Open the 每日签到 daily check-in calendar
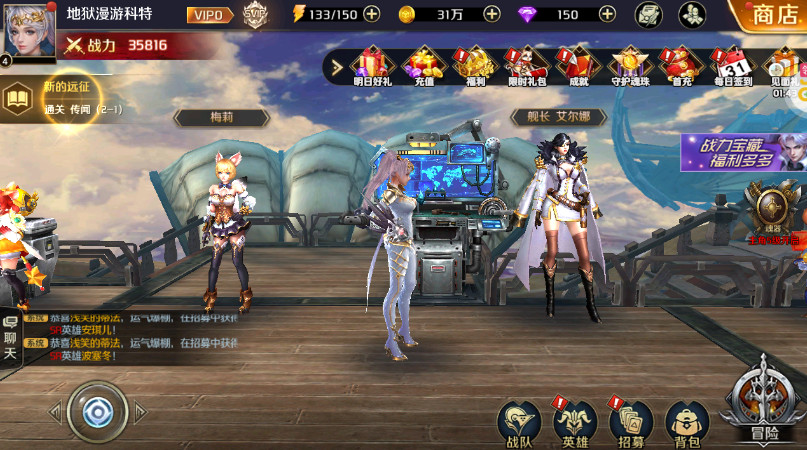Screen dimensions: 807x450 pyautogui.click(x=735, y=66)
